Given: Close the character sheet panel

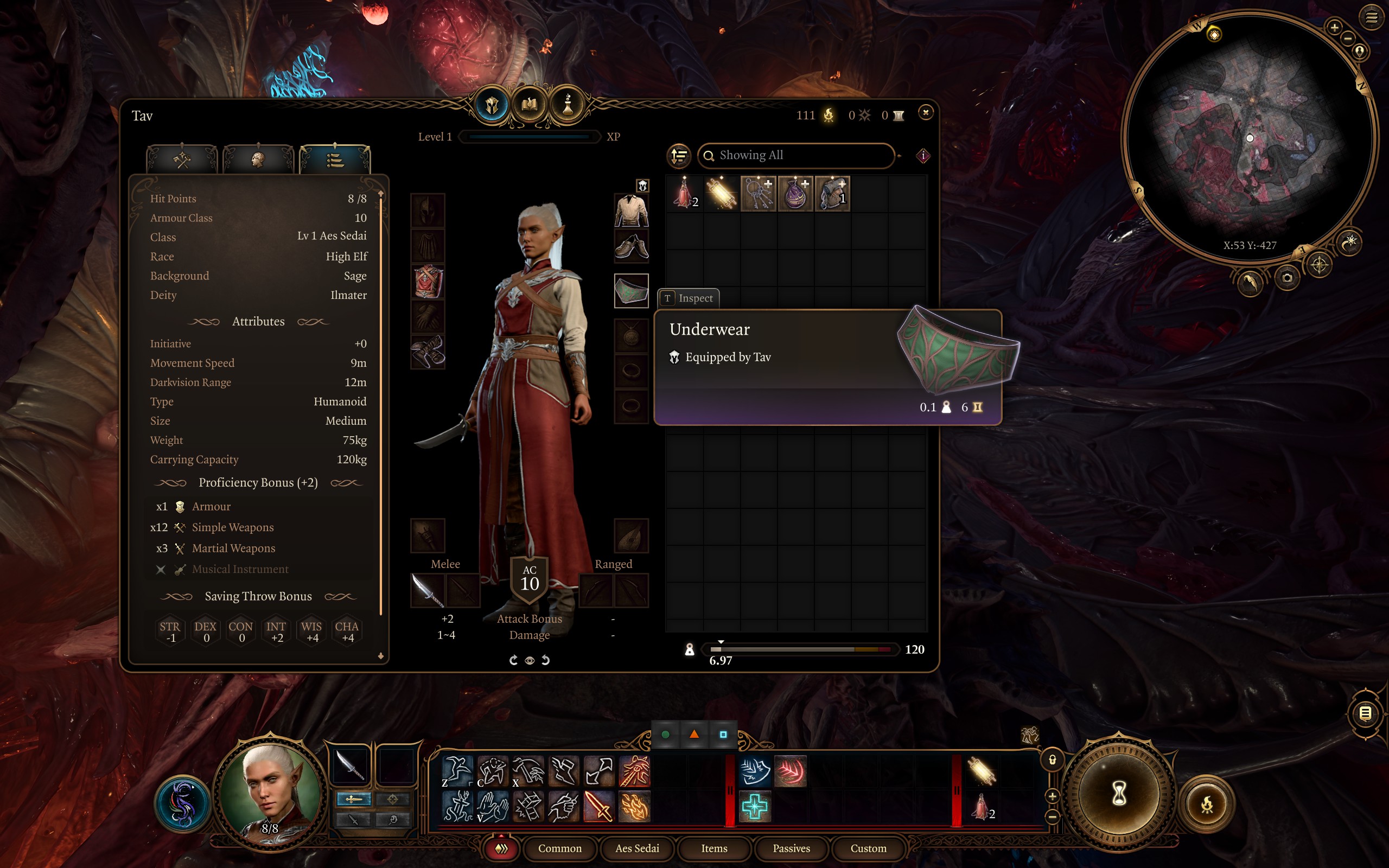Looking at the screenshot, I should (x=925, y=112).
